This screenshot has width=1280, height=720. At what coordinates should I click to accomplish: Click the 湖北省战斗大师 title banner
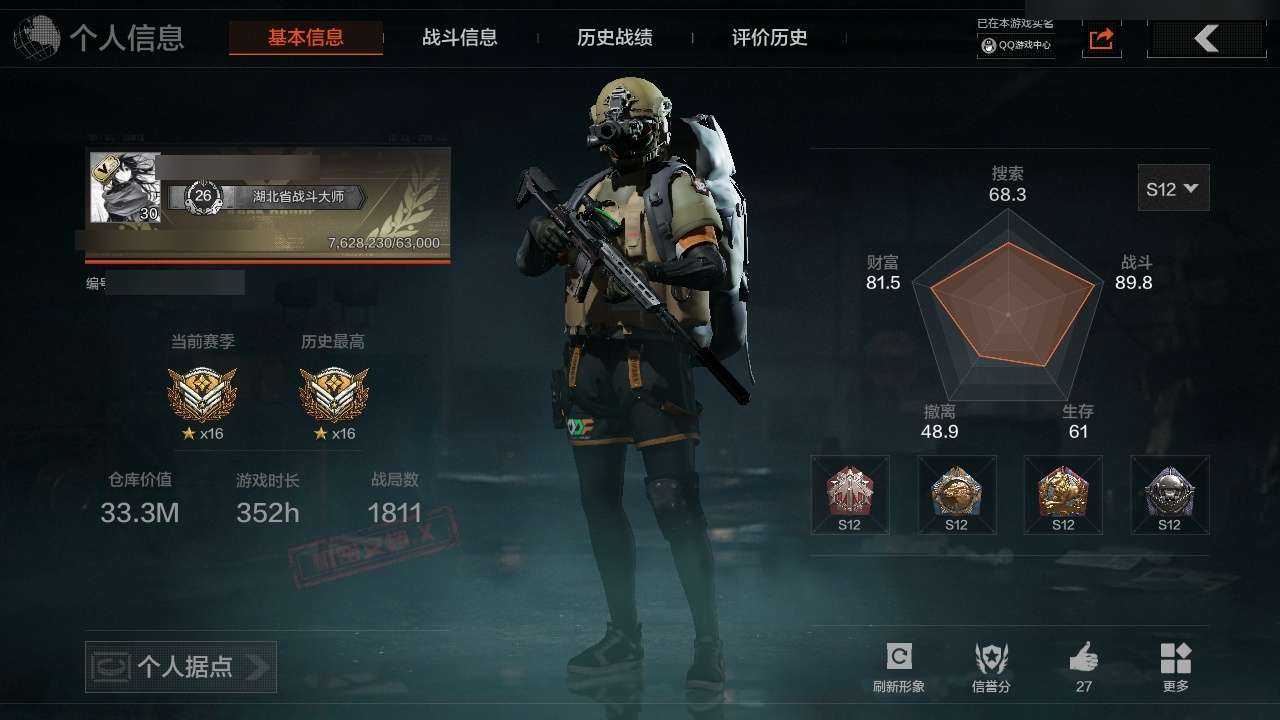298,197
